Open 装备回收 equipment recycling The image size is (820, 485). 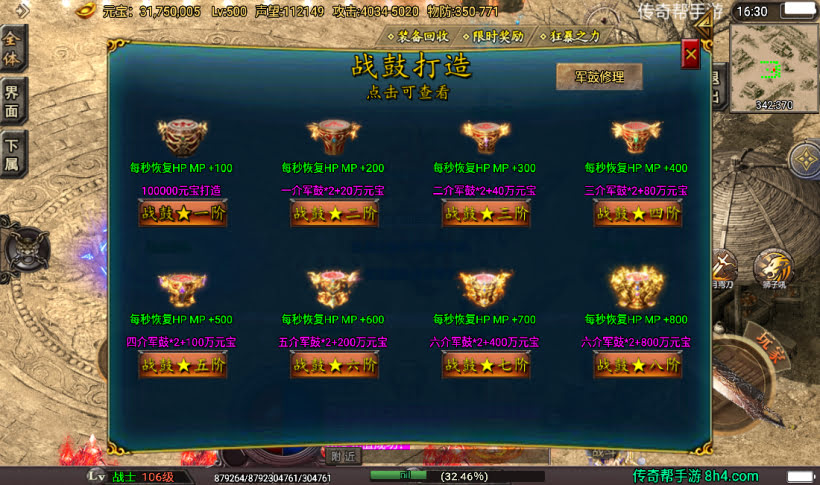(x=423, y=36)
